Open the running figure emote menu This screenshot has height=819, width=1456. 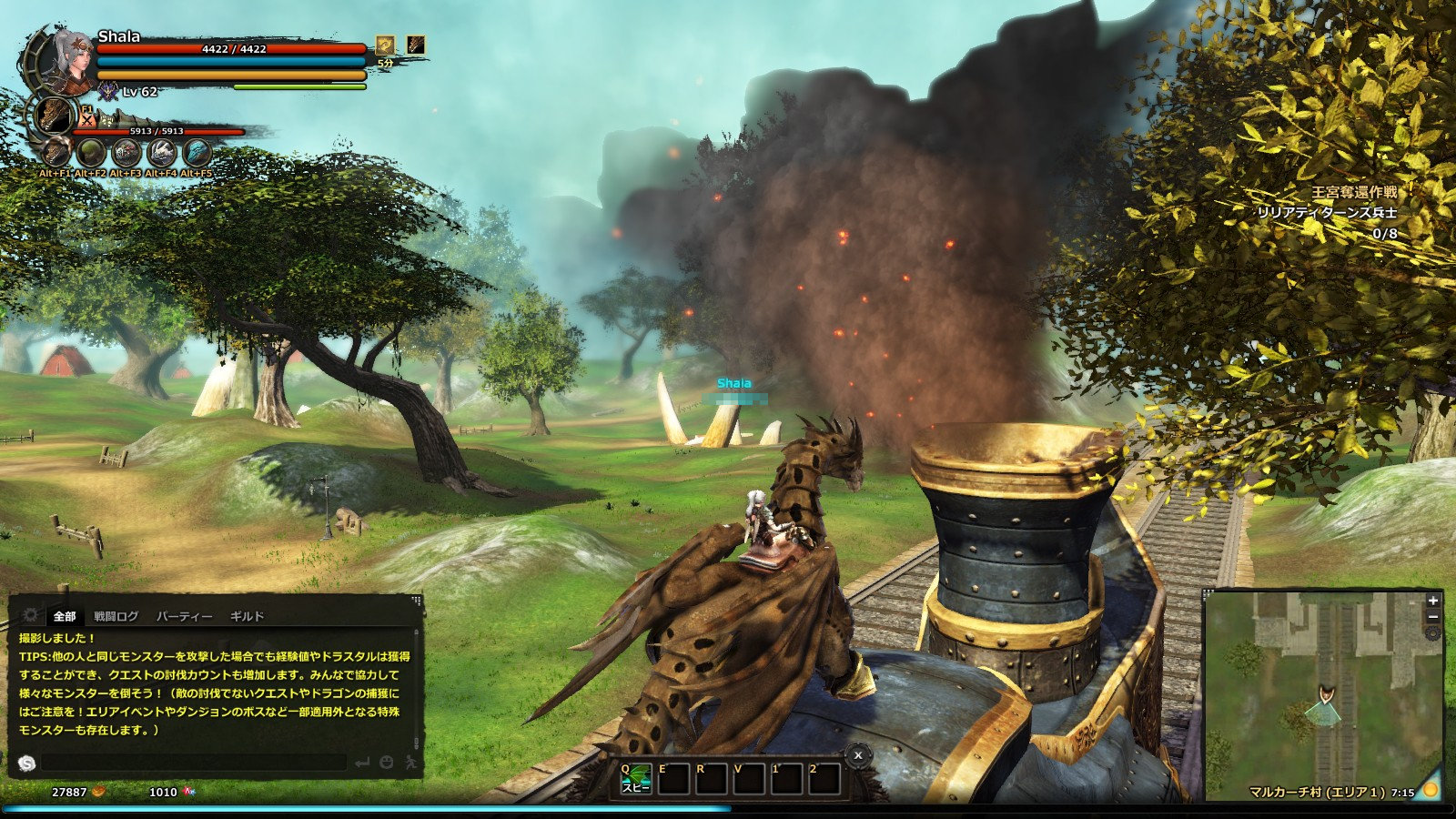click(x=410, y=763)
